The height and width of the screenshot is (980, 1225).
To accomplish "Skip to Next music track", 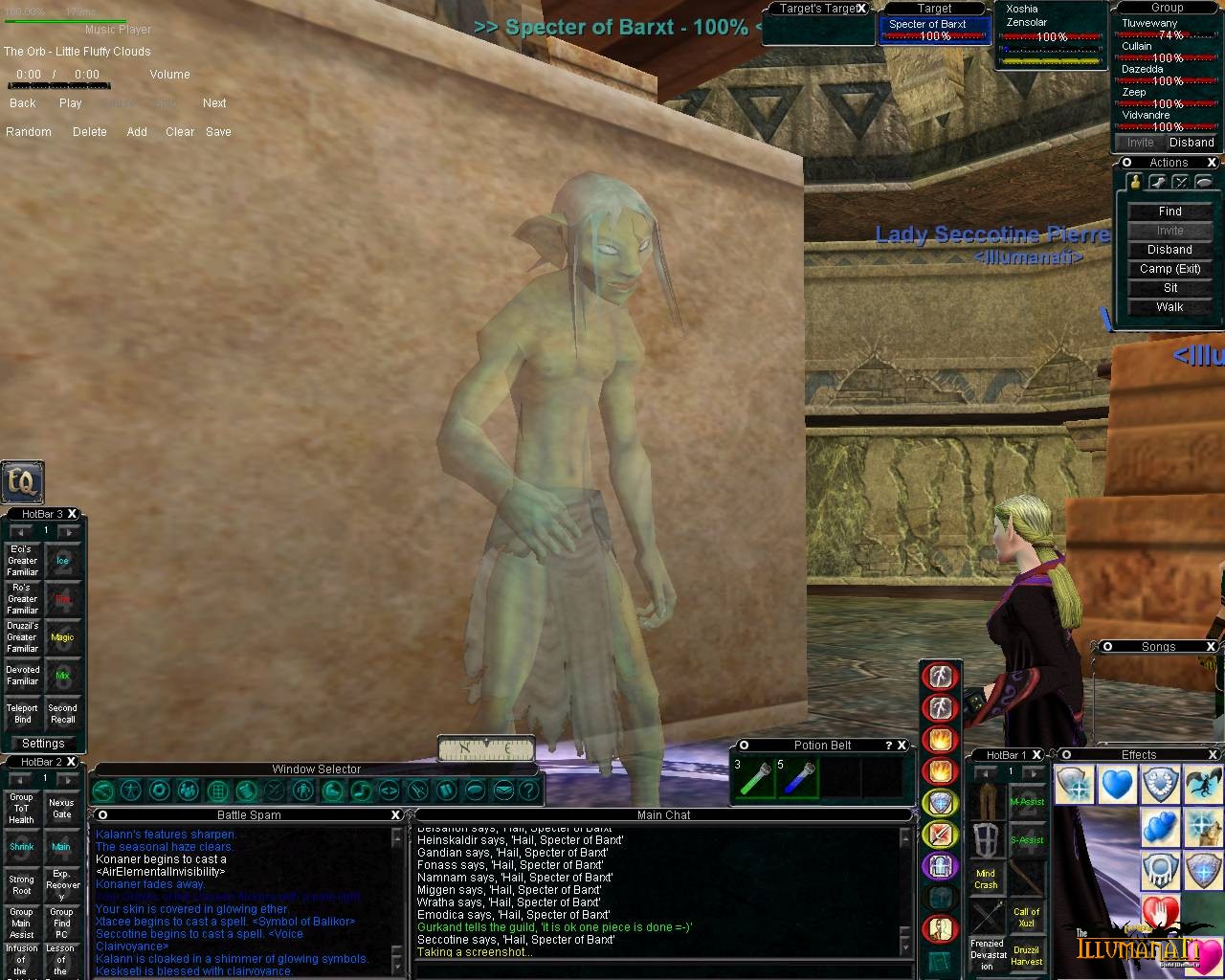I will pyautogui.click(x=214, y=103).
